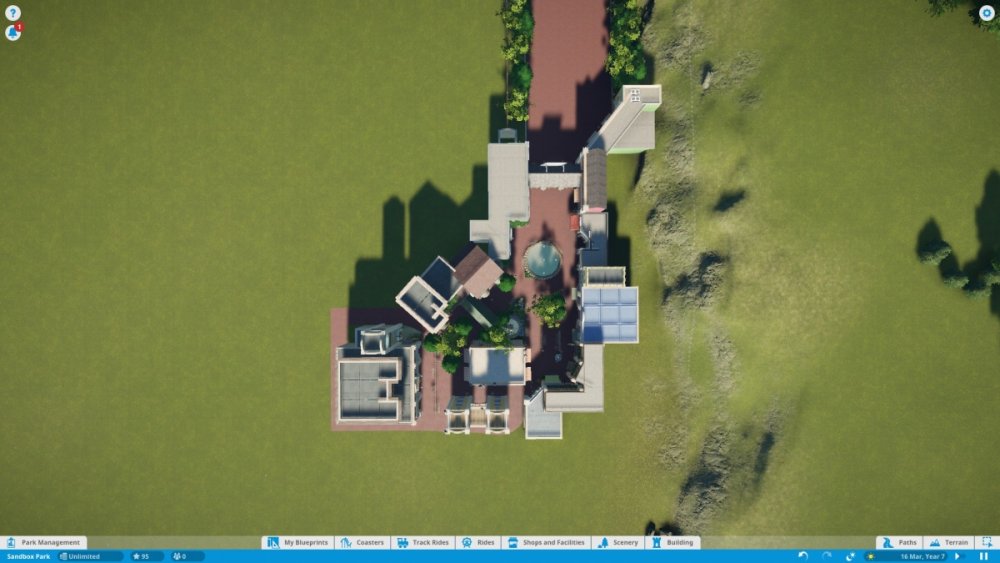Click the park rating star indicator

(x=141, y=556)
